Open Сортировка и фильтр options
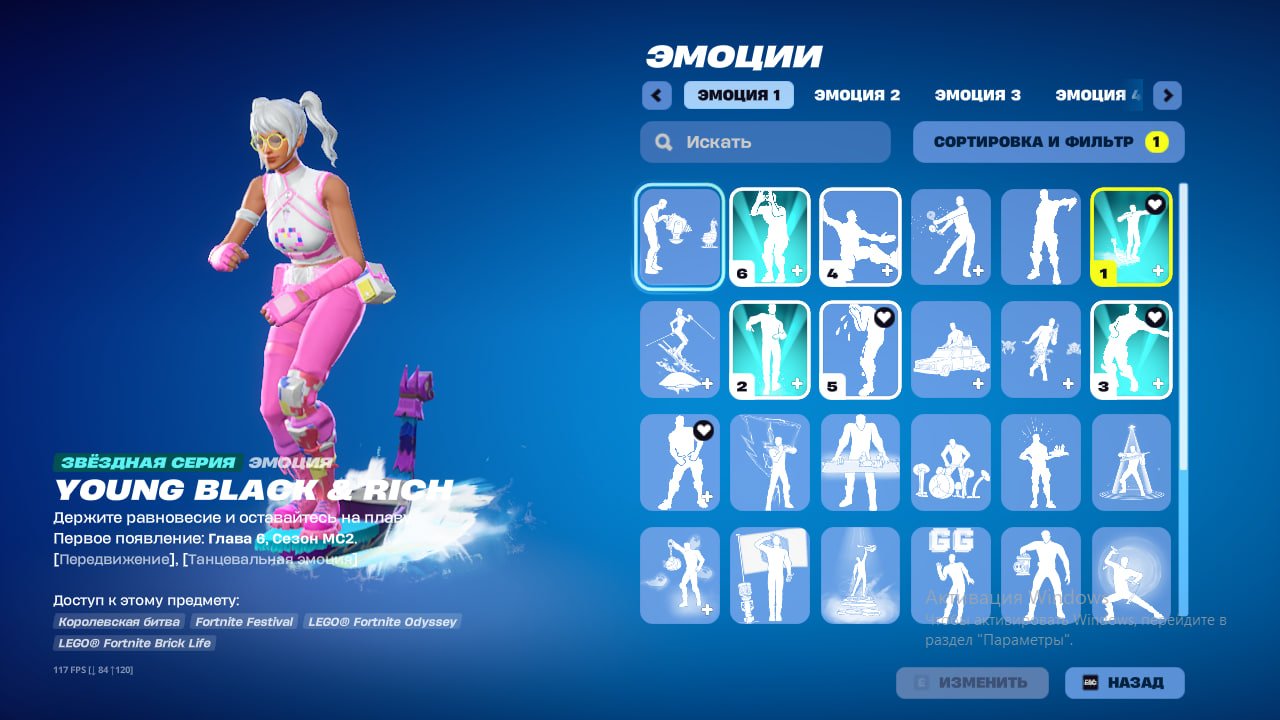 (1047, 141)
